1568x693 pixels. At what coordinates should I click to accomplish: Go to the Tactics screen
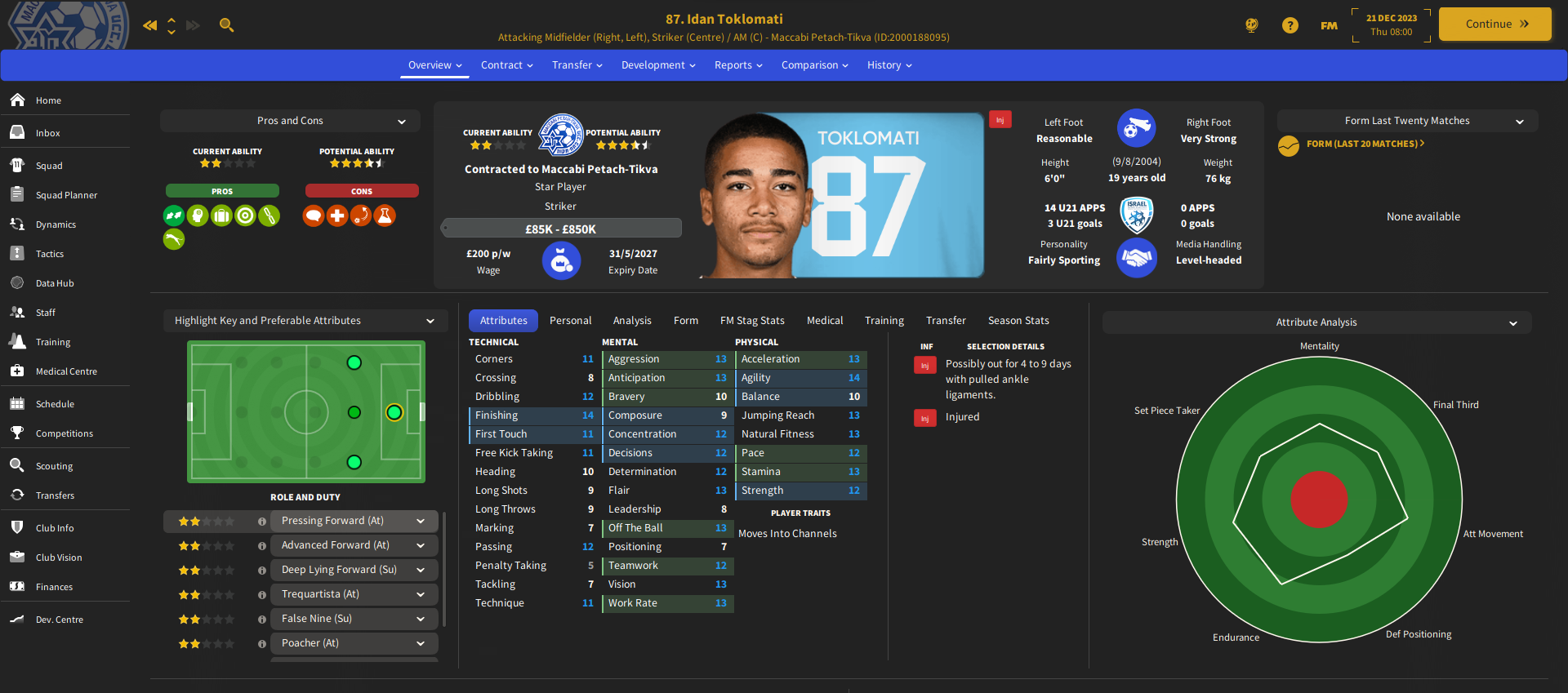pos(49,254)
